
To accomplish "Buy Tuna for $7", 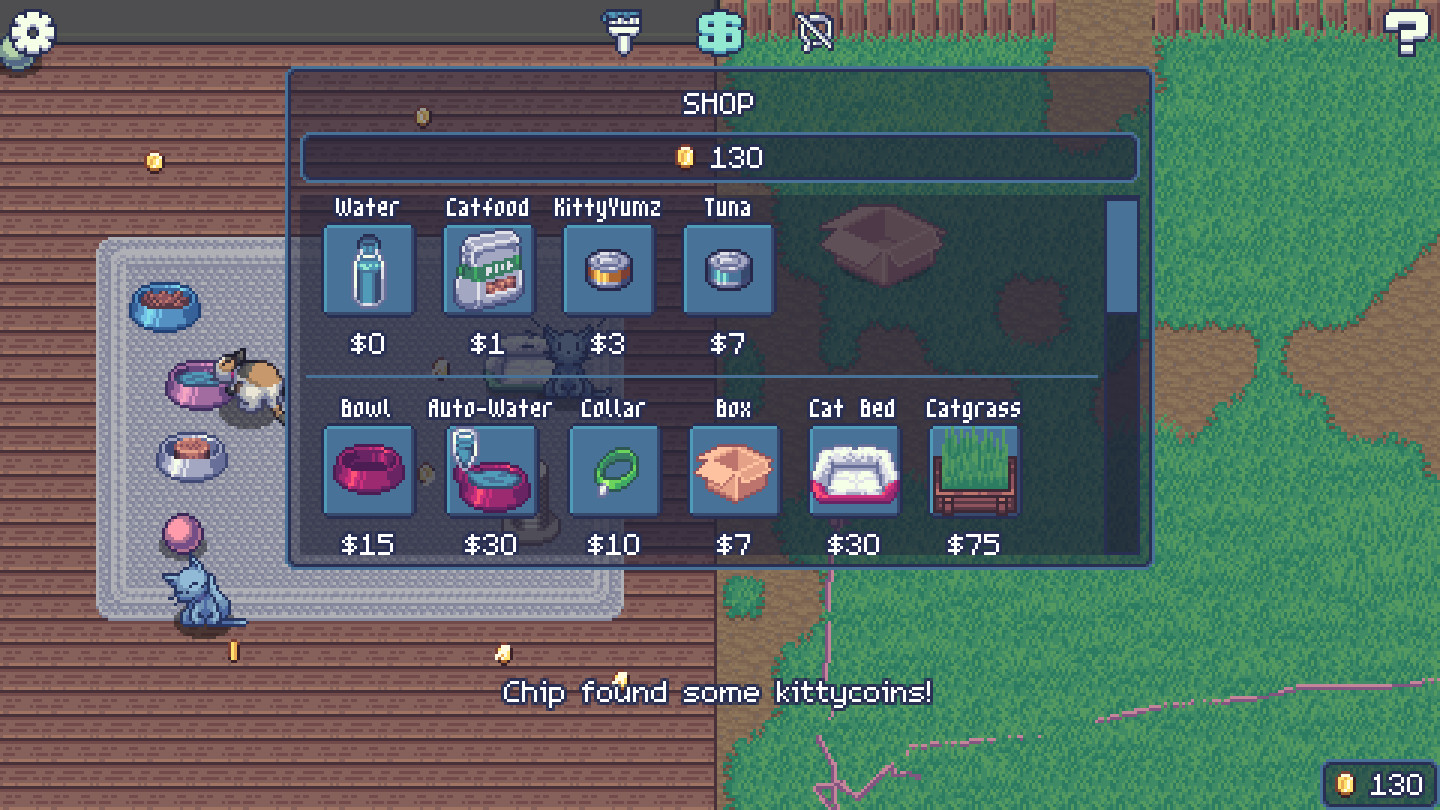I will click(x=728, y=269).
